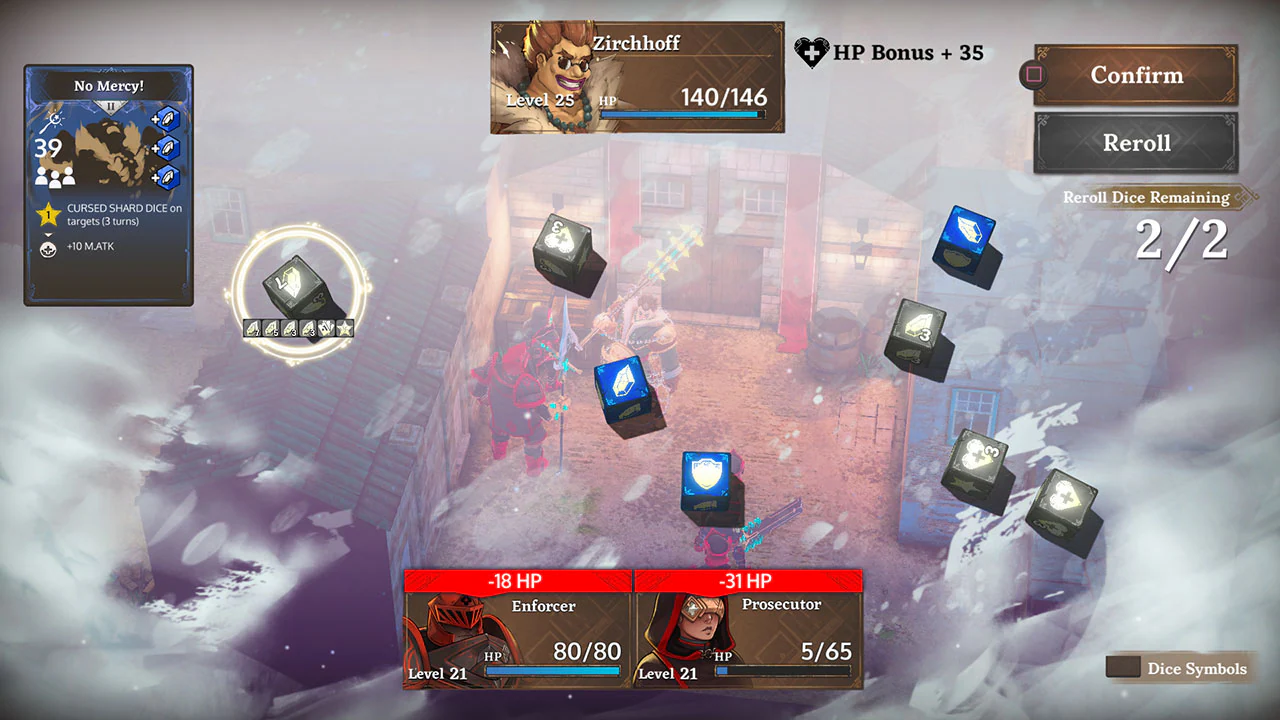Click the multi-target icon on No Mercy card
The width and height of the screenshot is (1280, 720).
pyautogui.click(x=54, y=177)
